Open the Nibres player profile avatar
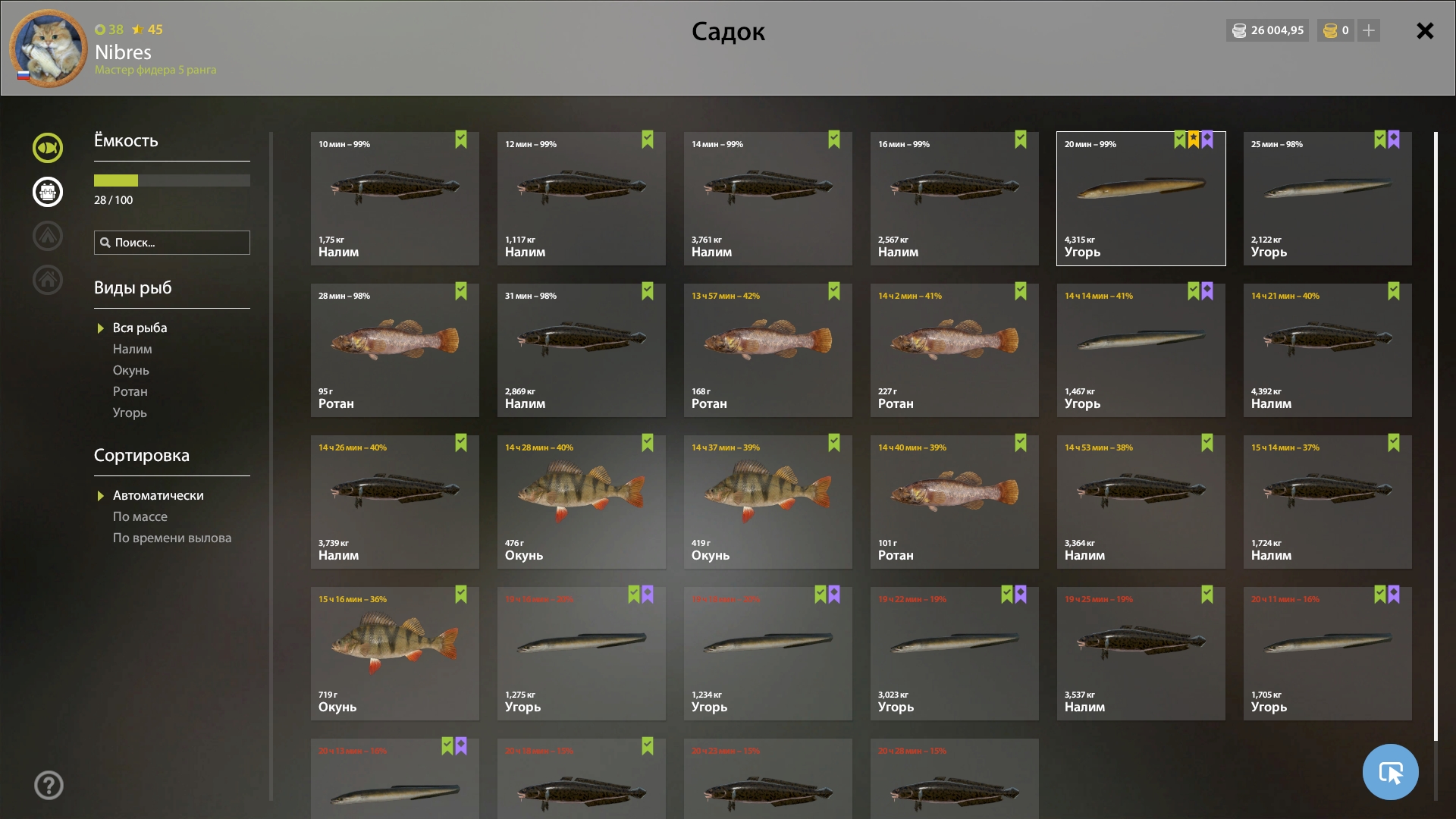The width and height of the screenshot is (1456, 819). [x=49, y=49]
